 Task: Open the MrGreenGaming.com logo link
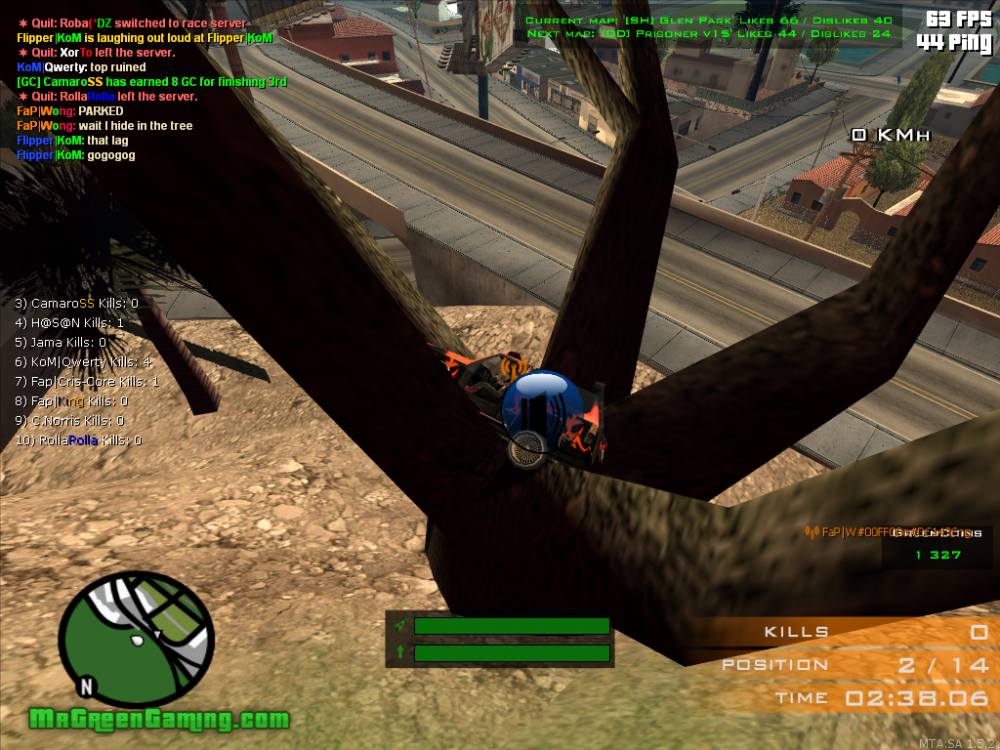159,718
